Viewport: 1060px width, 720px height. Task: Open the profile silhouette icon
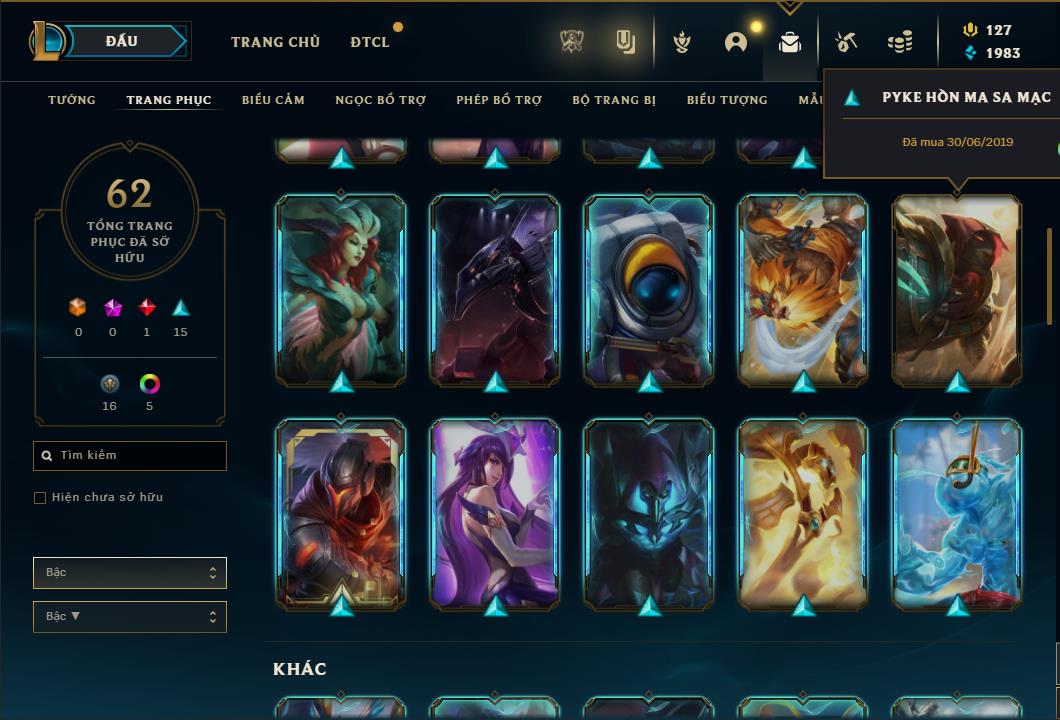point(736,42)
